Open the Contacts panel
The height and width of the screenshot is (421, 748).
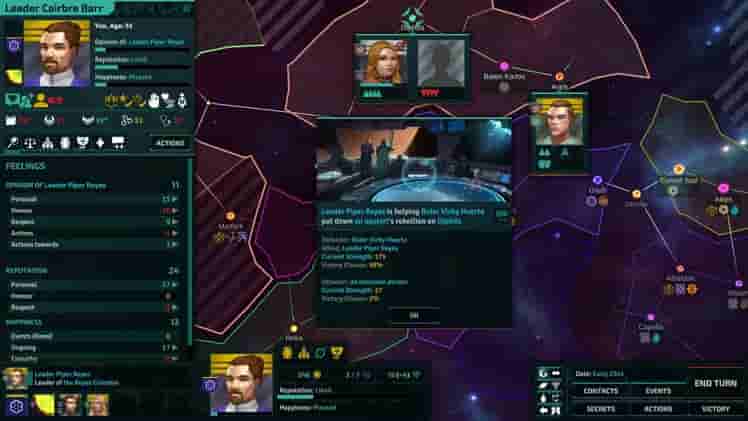[x=601, y=391]
